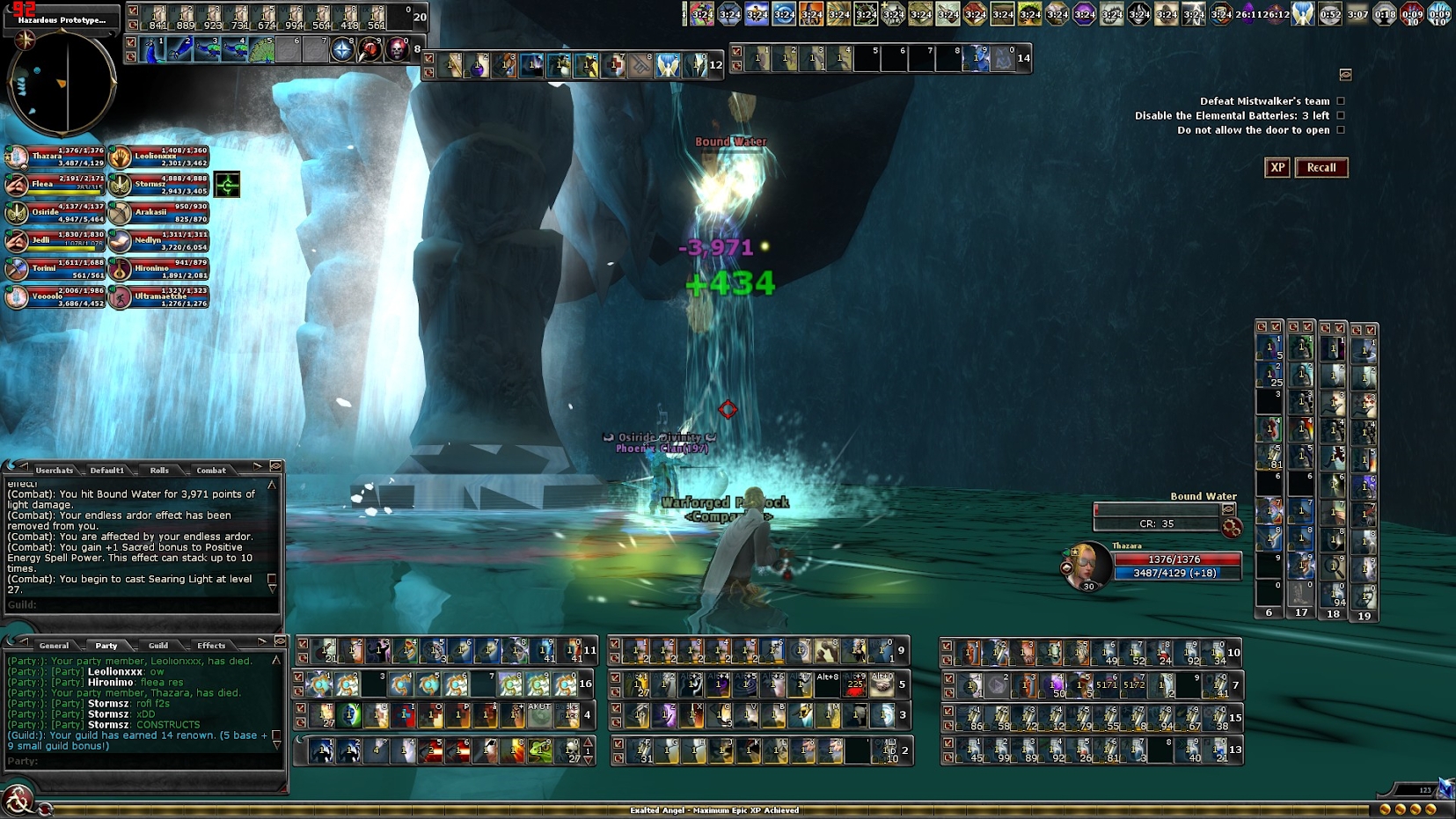Screen dimensions: 1456x819
Task: Open the Effects chat tab
Action: point(211,645)
